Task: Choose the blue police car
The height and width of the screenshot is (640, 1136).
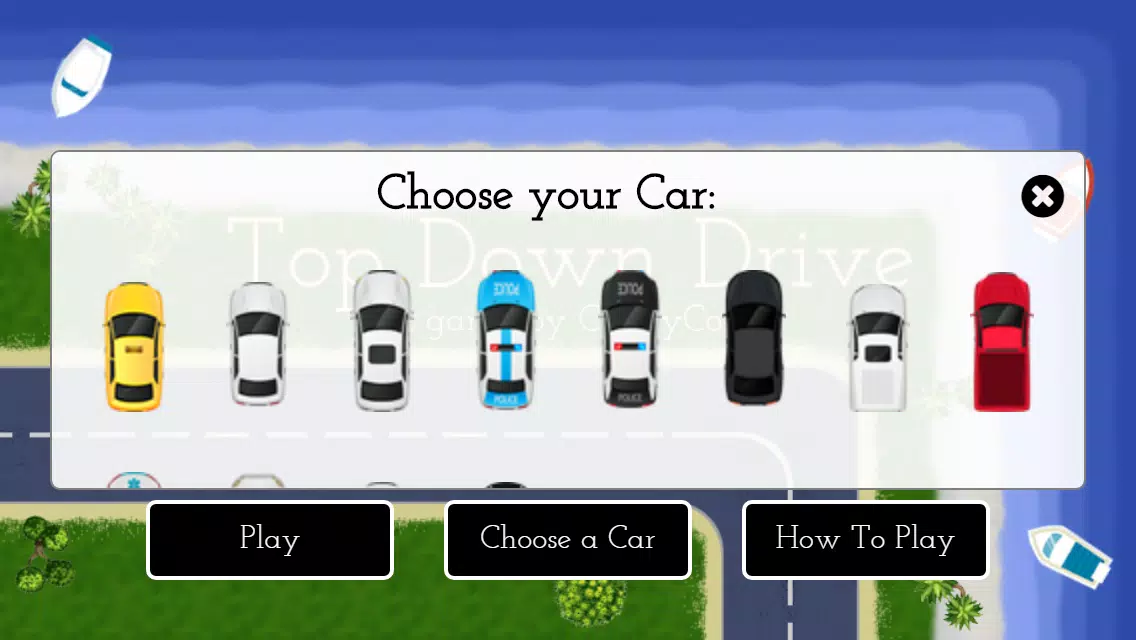Action: coord(506,340)
